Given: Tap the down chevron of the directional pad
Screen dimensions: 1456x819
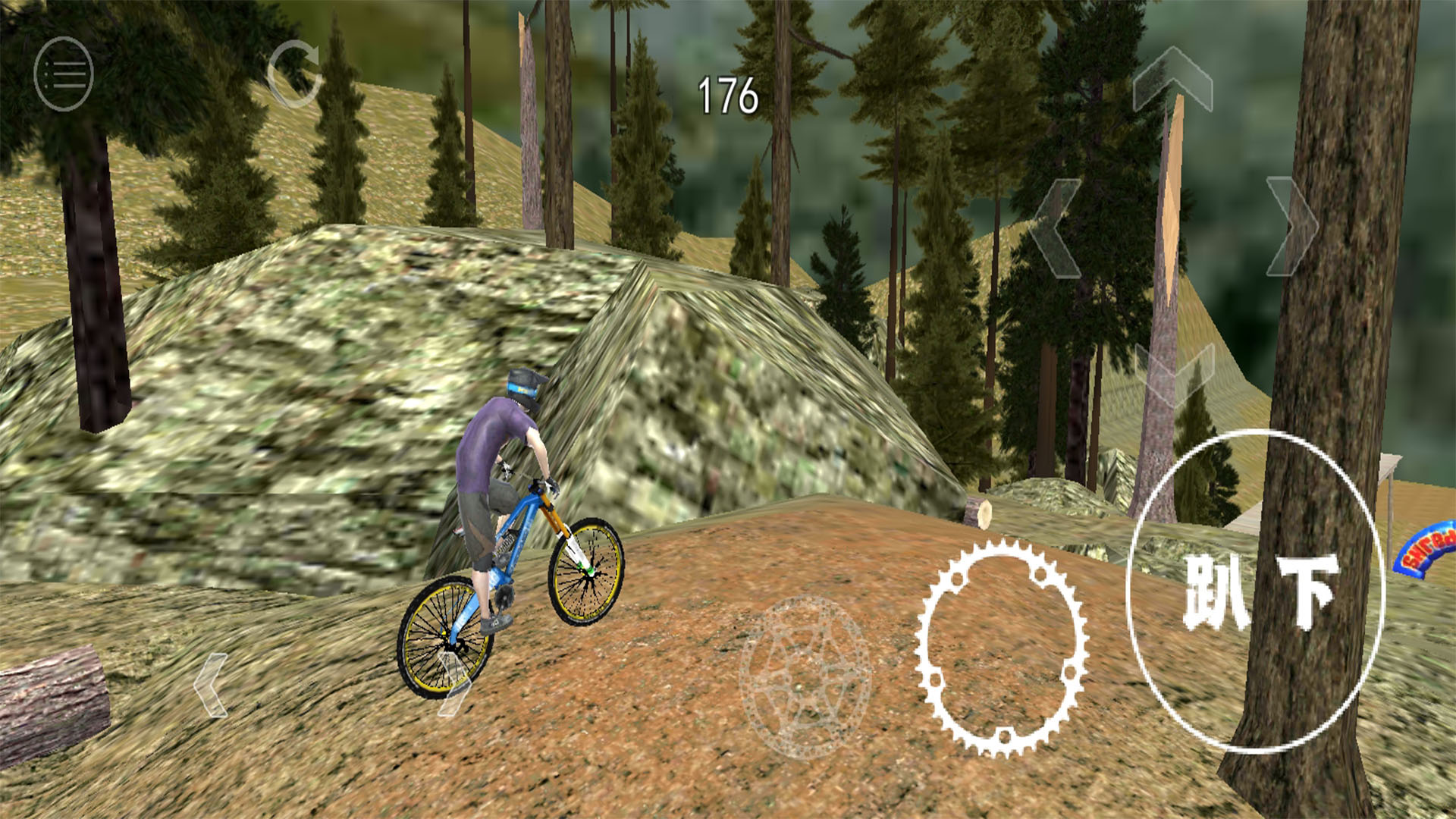Looking at the screenshot, I should [1174, 373].
